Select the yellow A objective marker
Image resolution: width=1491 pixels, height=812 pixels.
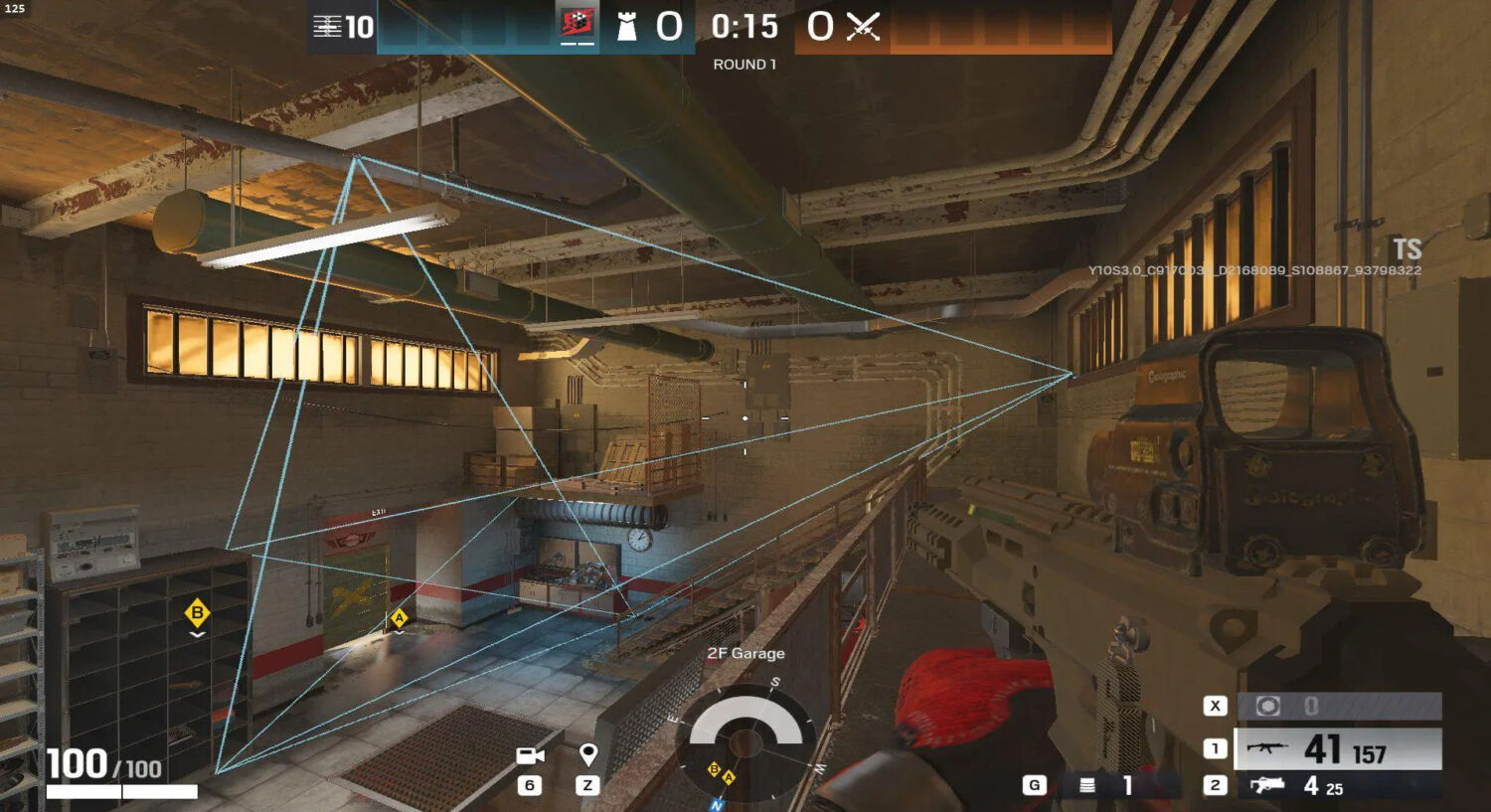click(399, 618)
